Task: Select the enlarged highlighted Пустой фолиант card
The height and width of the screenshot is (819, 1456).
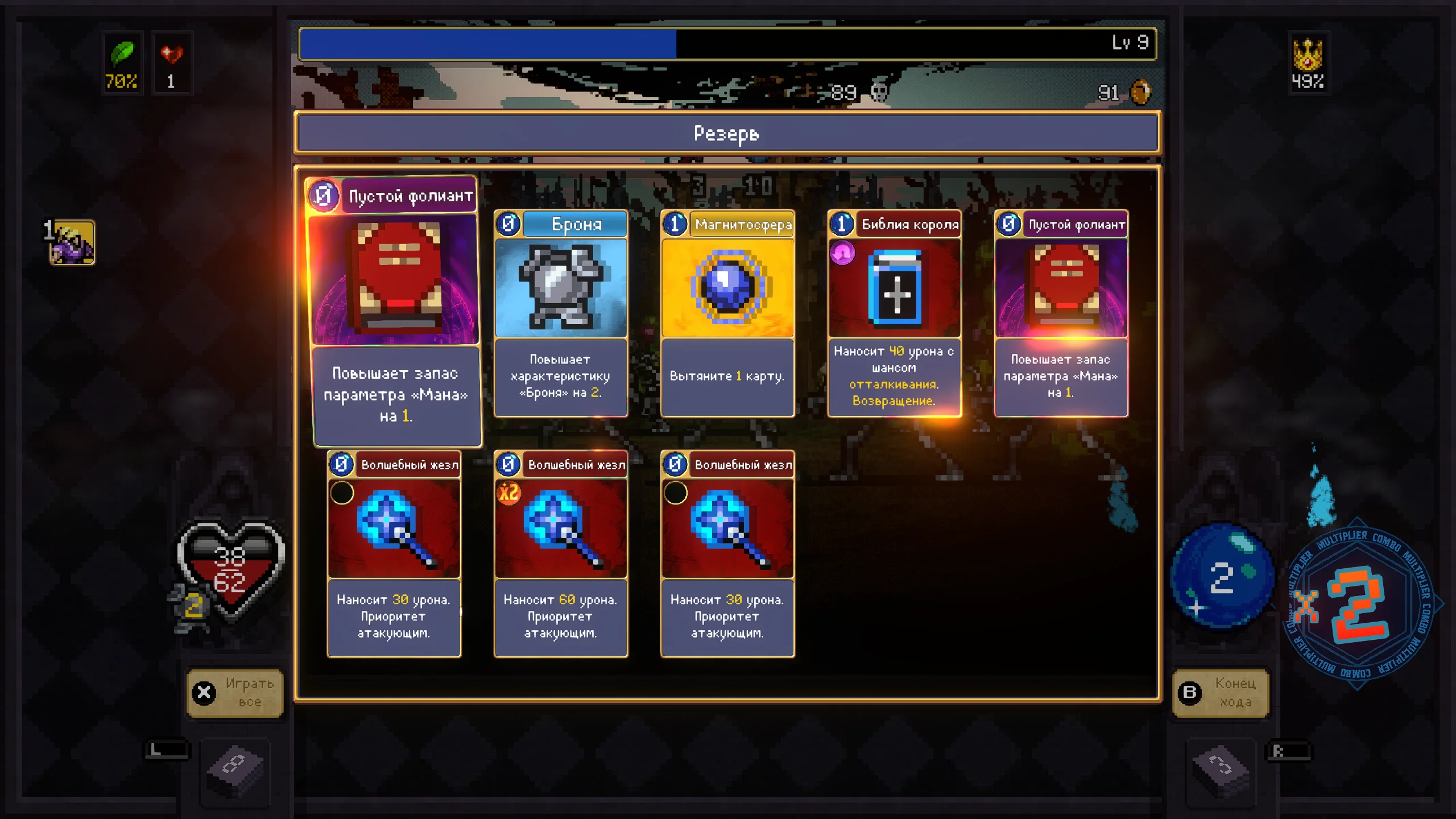Action: click(394, 310)
